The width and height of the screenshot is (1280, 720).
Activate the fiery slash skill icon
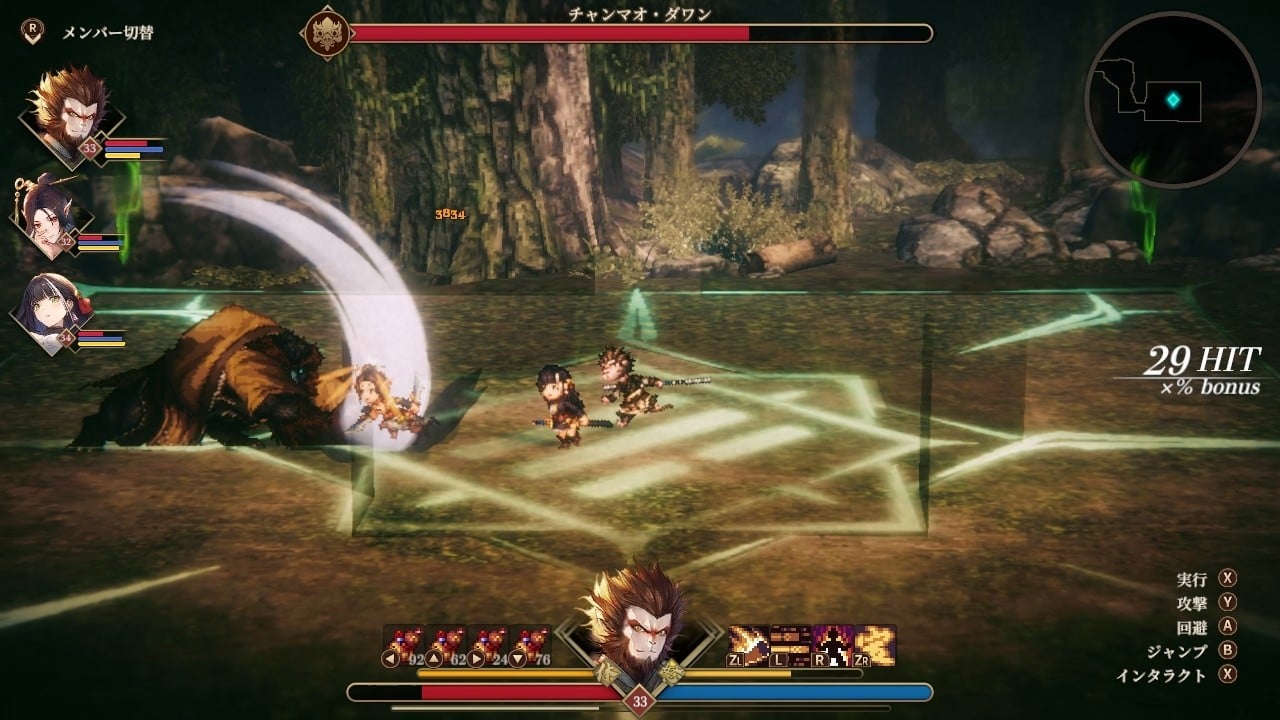748,646
